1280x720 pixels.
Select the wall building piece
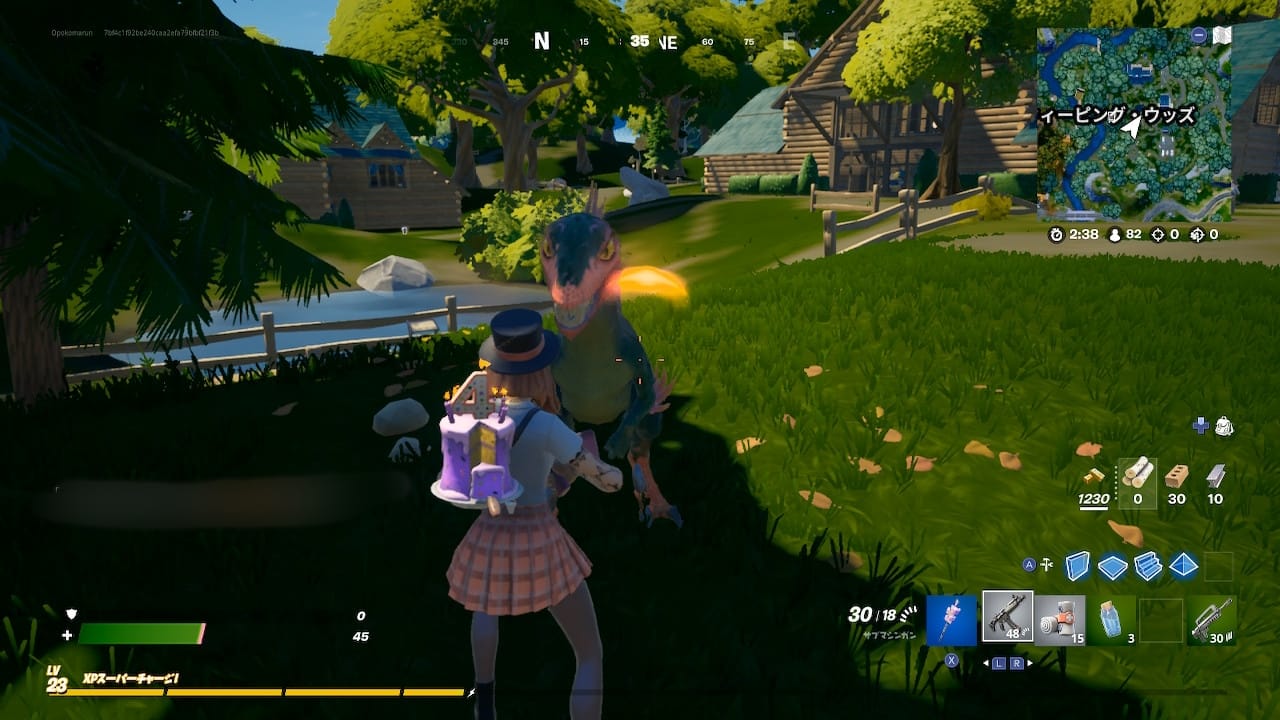1077,566
